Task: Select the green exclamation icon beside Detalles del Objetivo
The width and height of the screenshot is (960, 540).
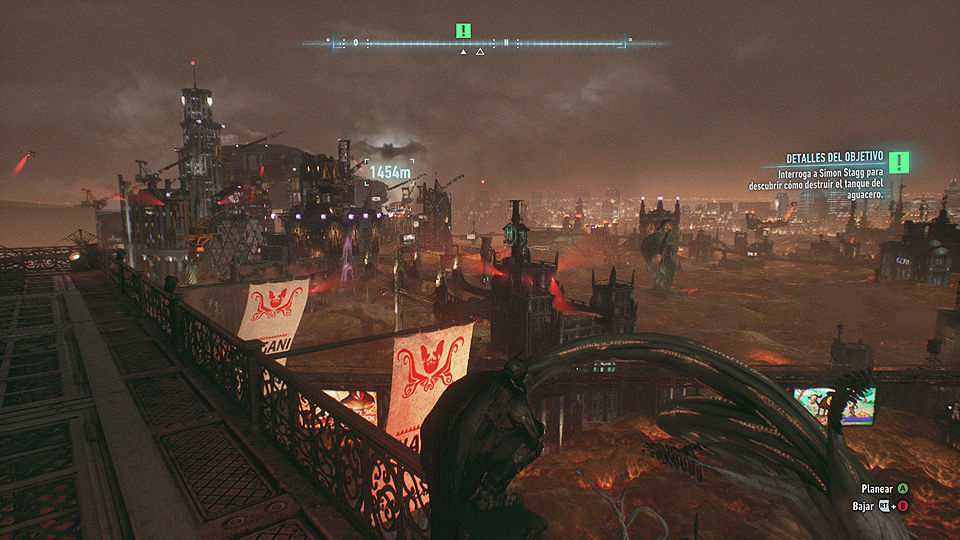Action: click(x=899, y=162)
